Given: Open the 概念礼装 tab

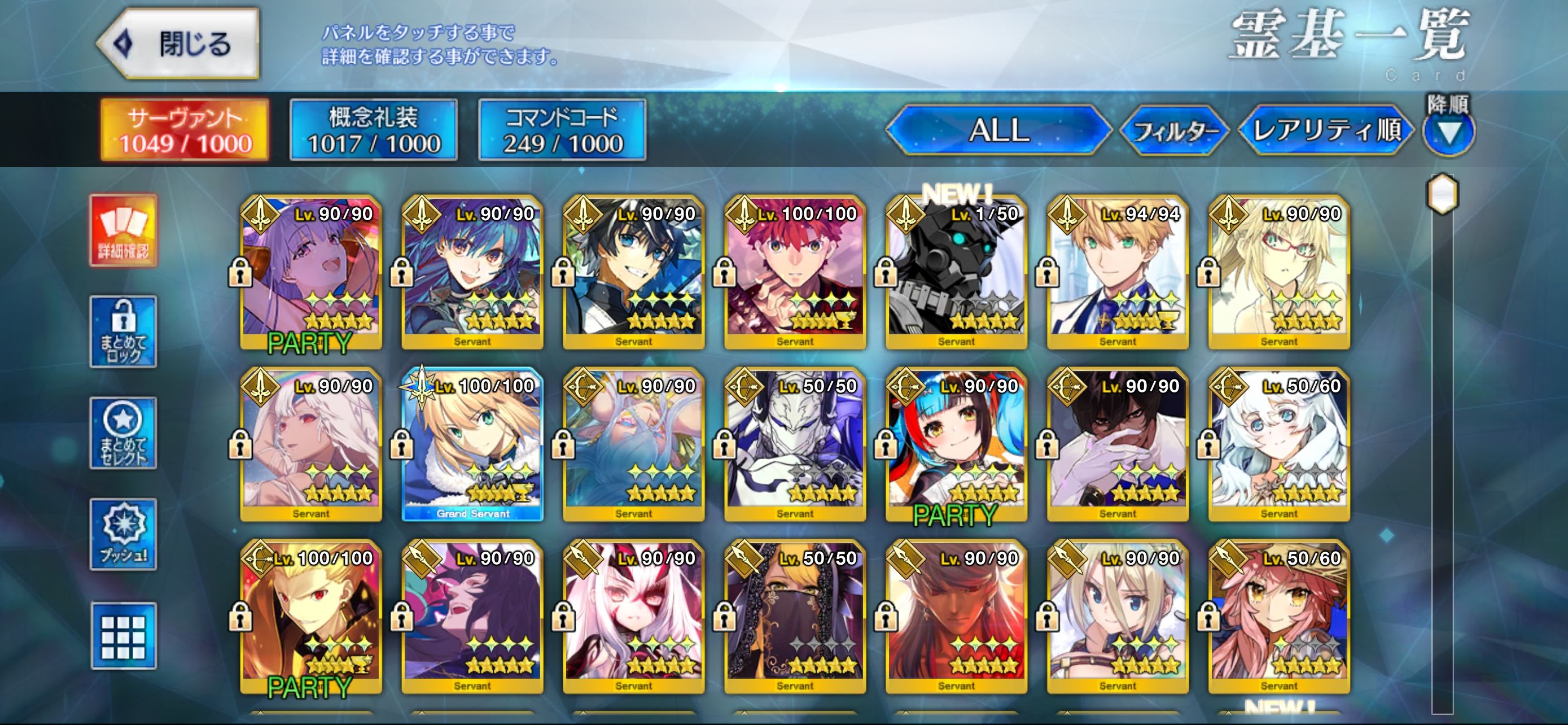Looking at the screenshot, I should (x=373, y=130).
